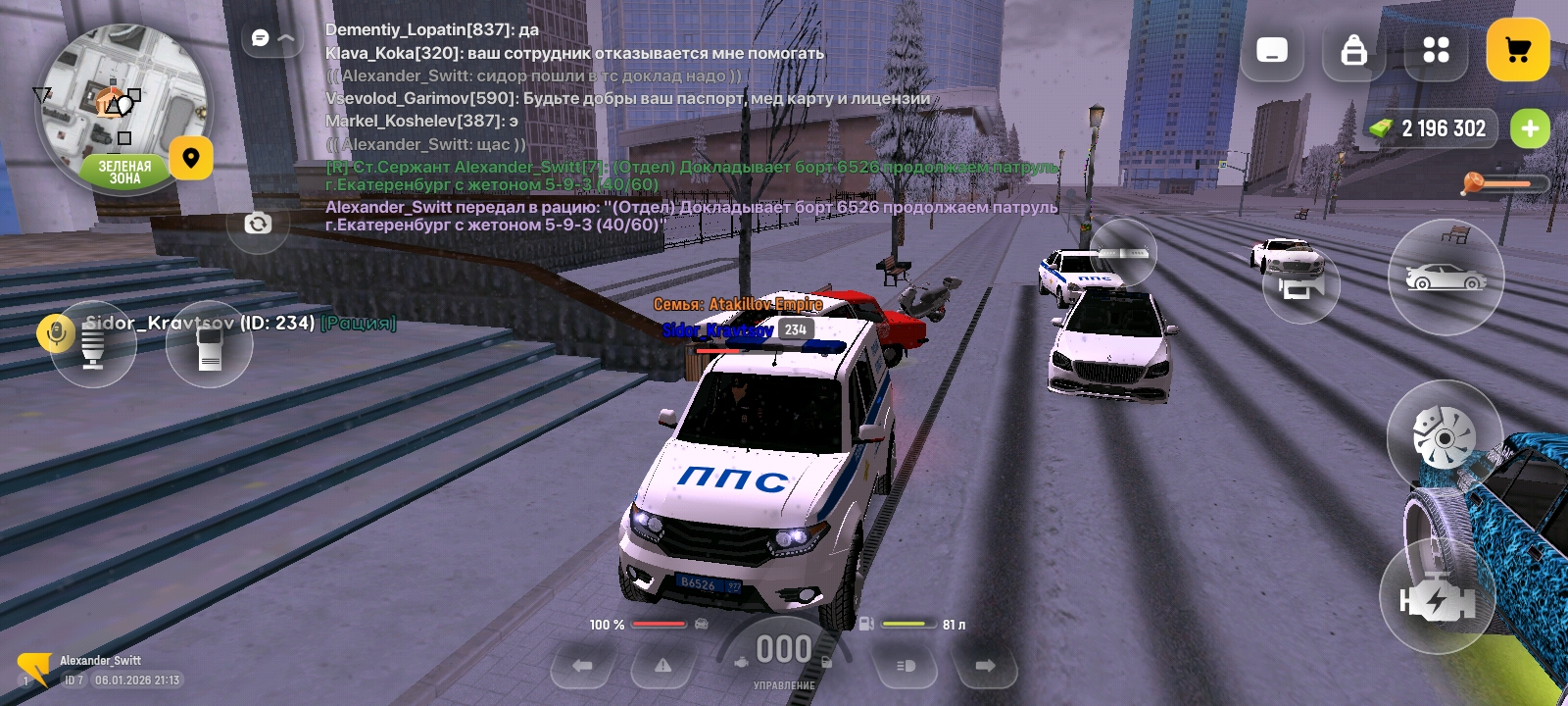
Task: Toggle the police light bar siren
Action: click(x=1123, y=253)
